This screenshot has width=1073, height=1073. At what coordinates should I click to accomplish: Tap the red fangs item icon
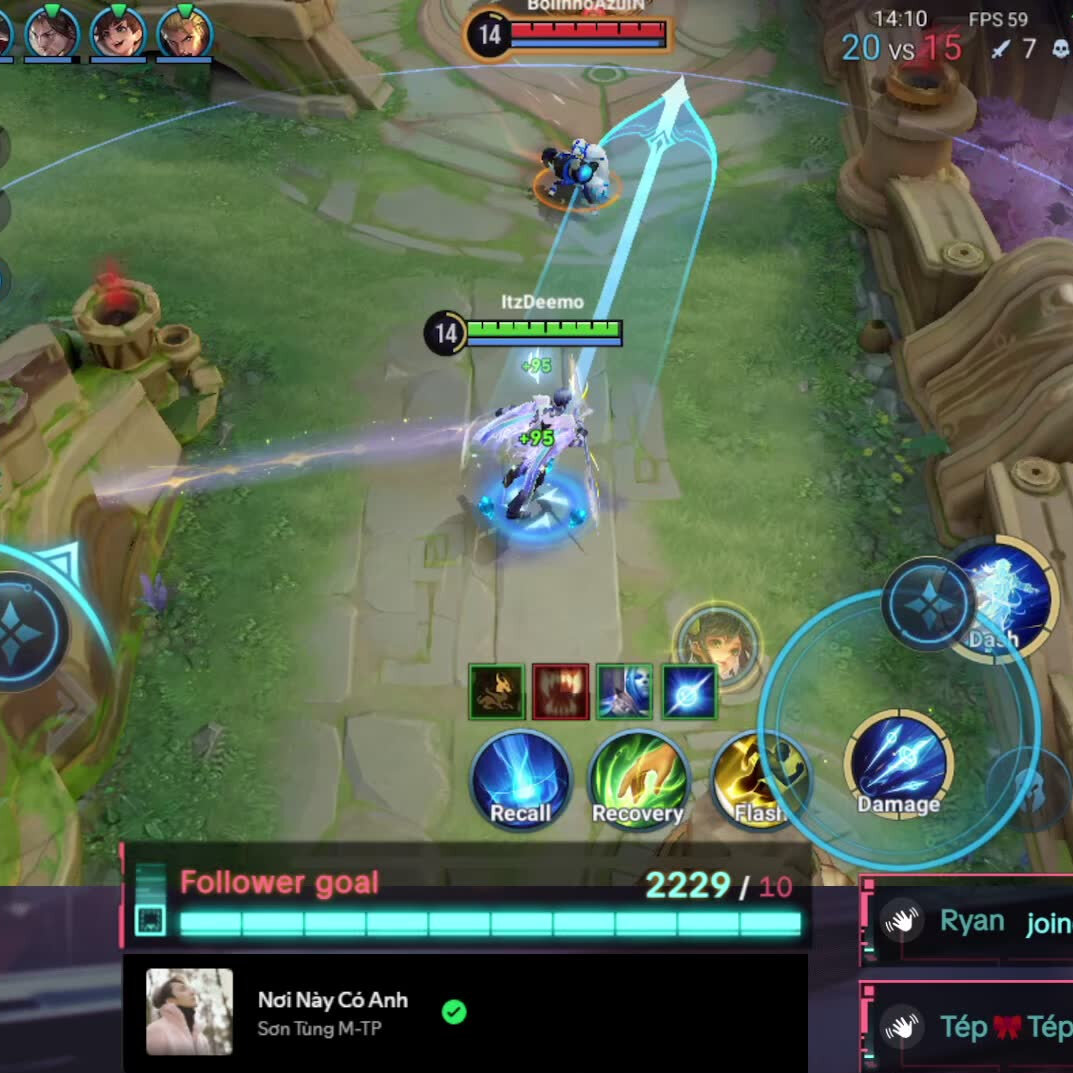560,692
